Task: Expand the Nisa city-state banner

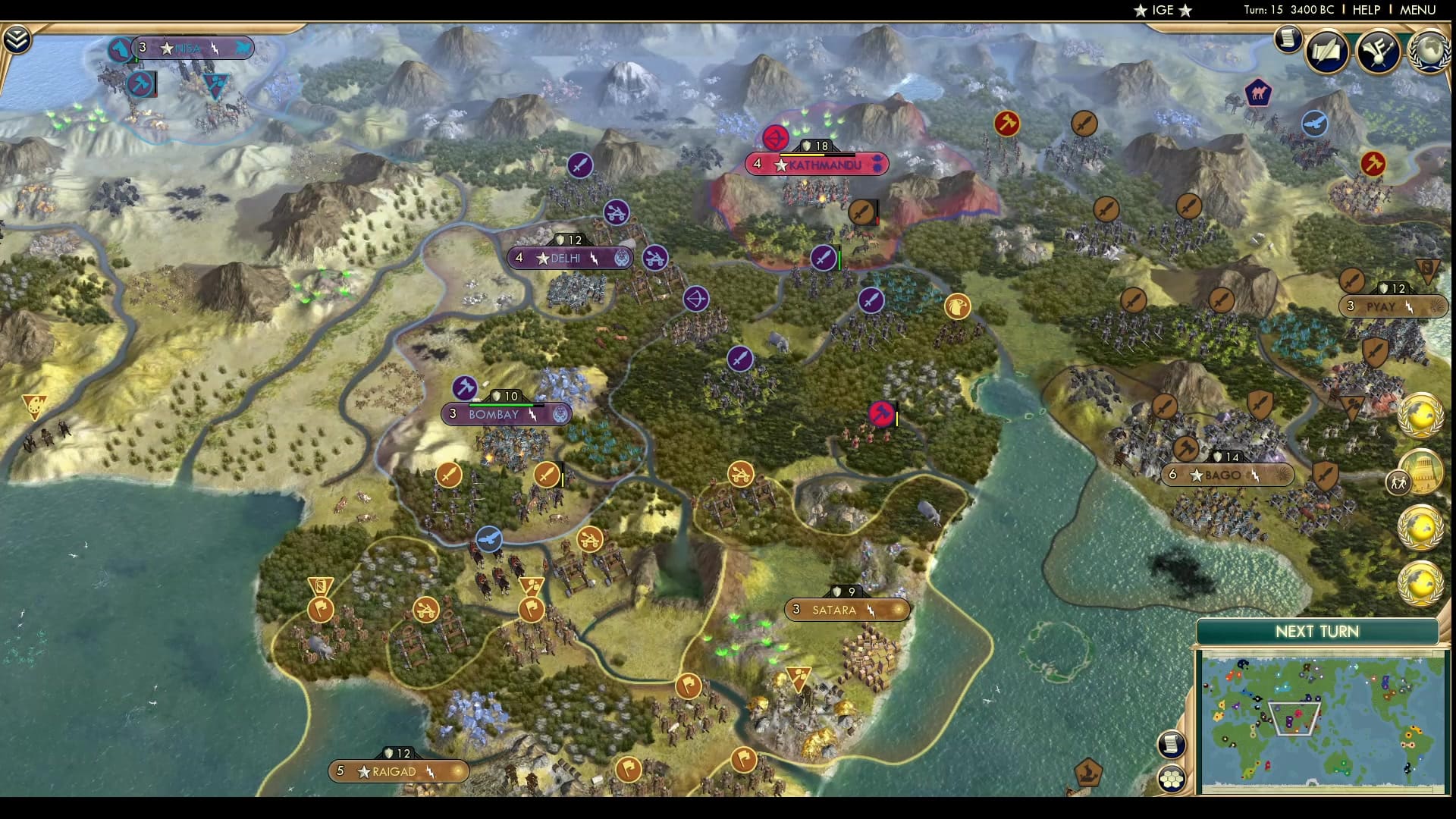Action: (x=192, y=48)
